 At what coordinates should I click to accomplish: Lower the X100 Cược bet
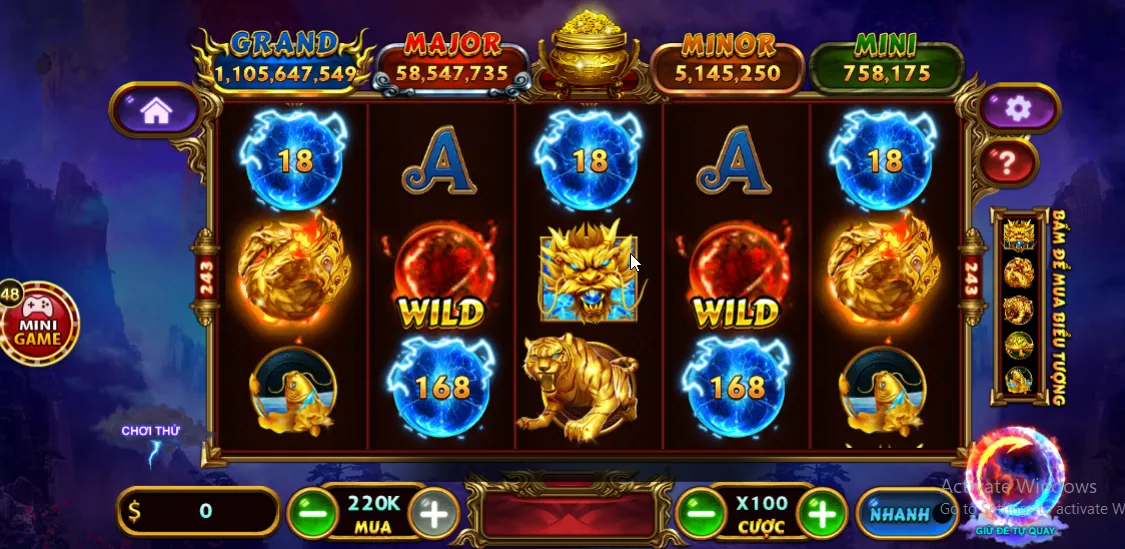pyautogui.click(x=700, y=515)
